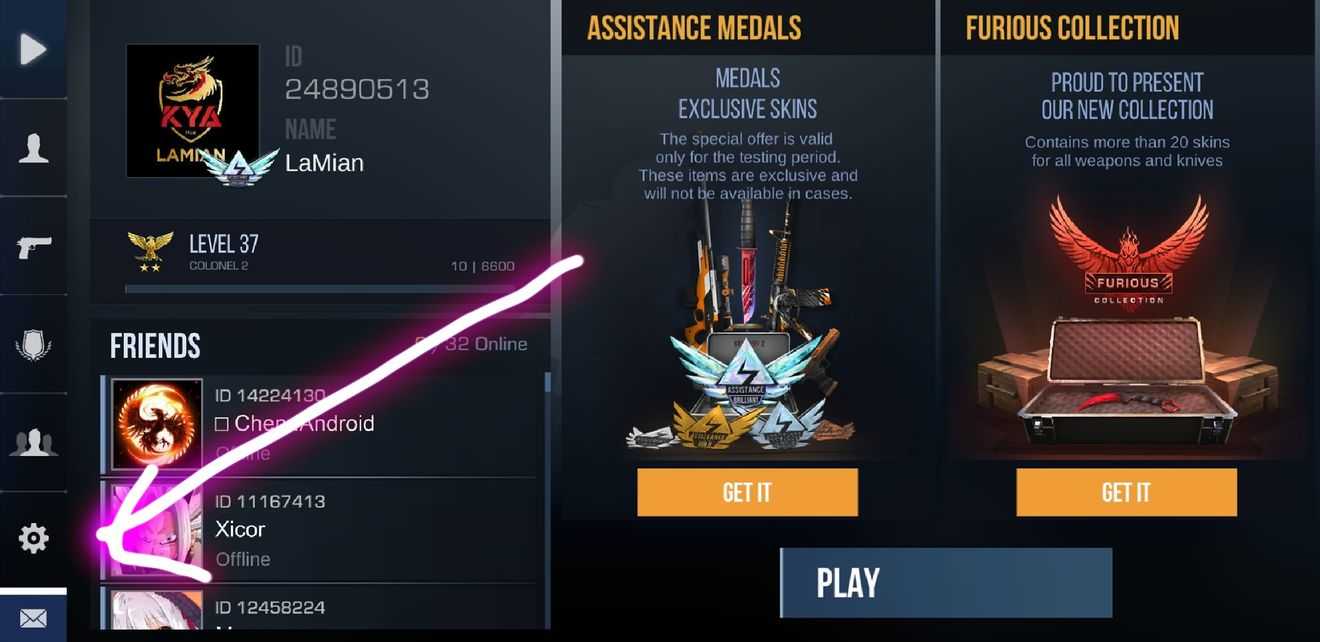Select friend ChenAndroid in the friends list
1320x642 pixels.
(320, 424)
